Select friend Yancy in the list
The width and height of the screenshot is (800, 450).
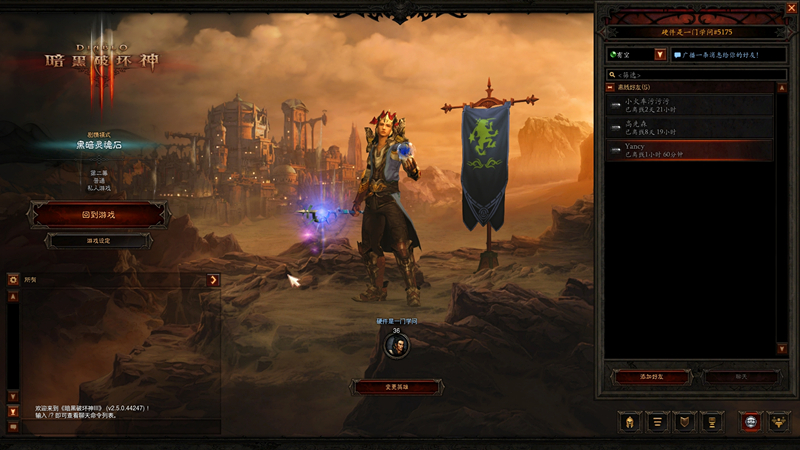[690, 150]
